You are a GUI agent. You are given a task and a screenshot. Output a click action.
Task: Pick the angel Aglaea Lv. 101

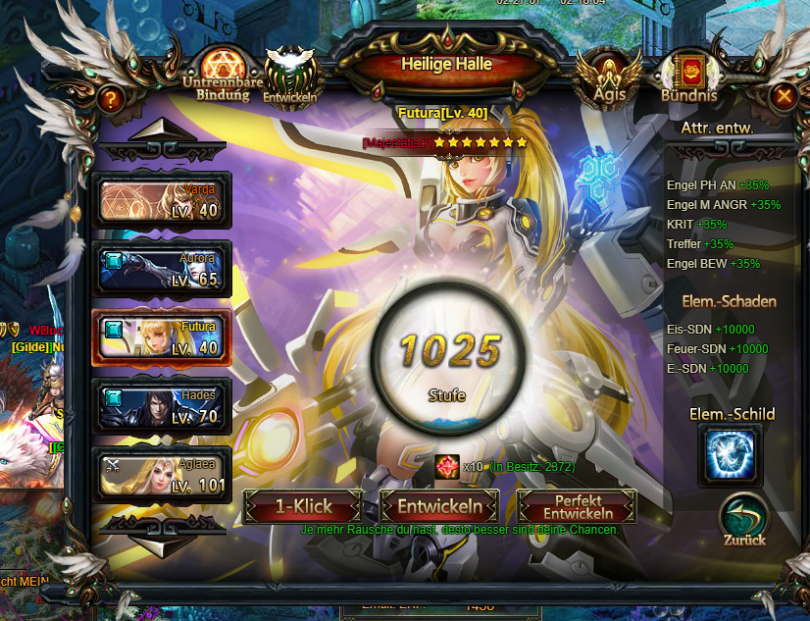(x=162, y=475)
